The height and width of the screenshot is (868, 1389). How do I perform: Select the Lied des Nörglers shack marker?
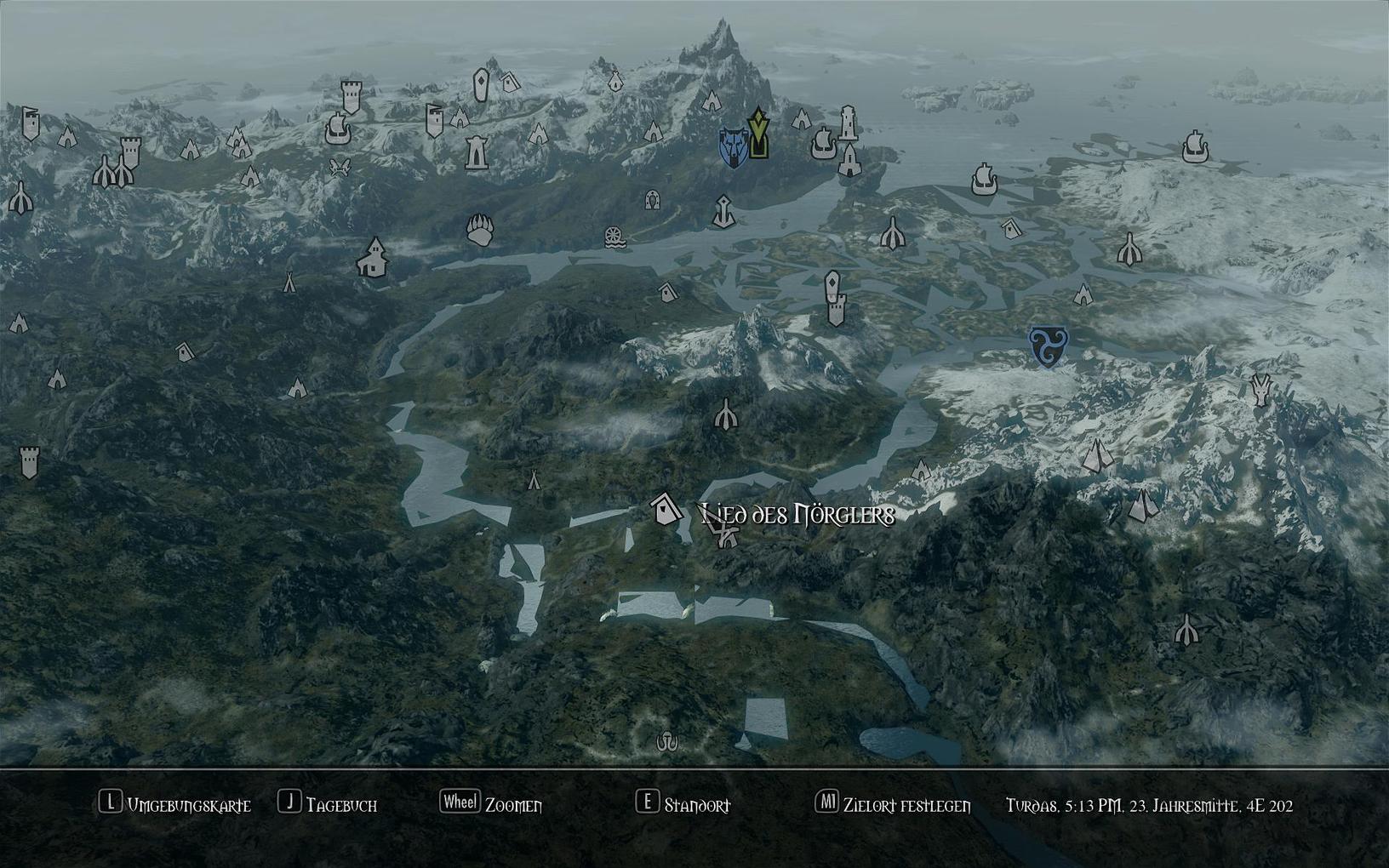point(666,510)
